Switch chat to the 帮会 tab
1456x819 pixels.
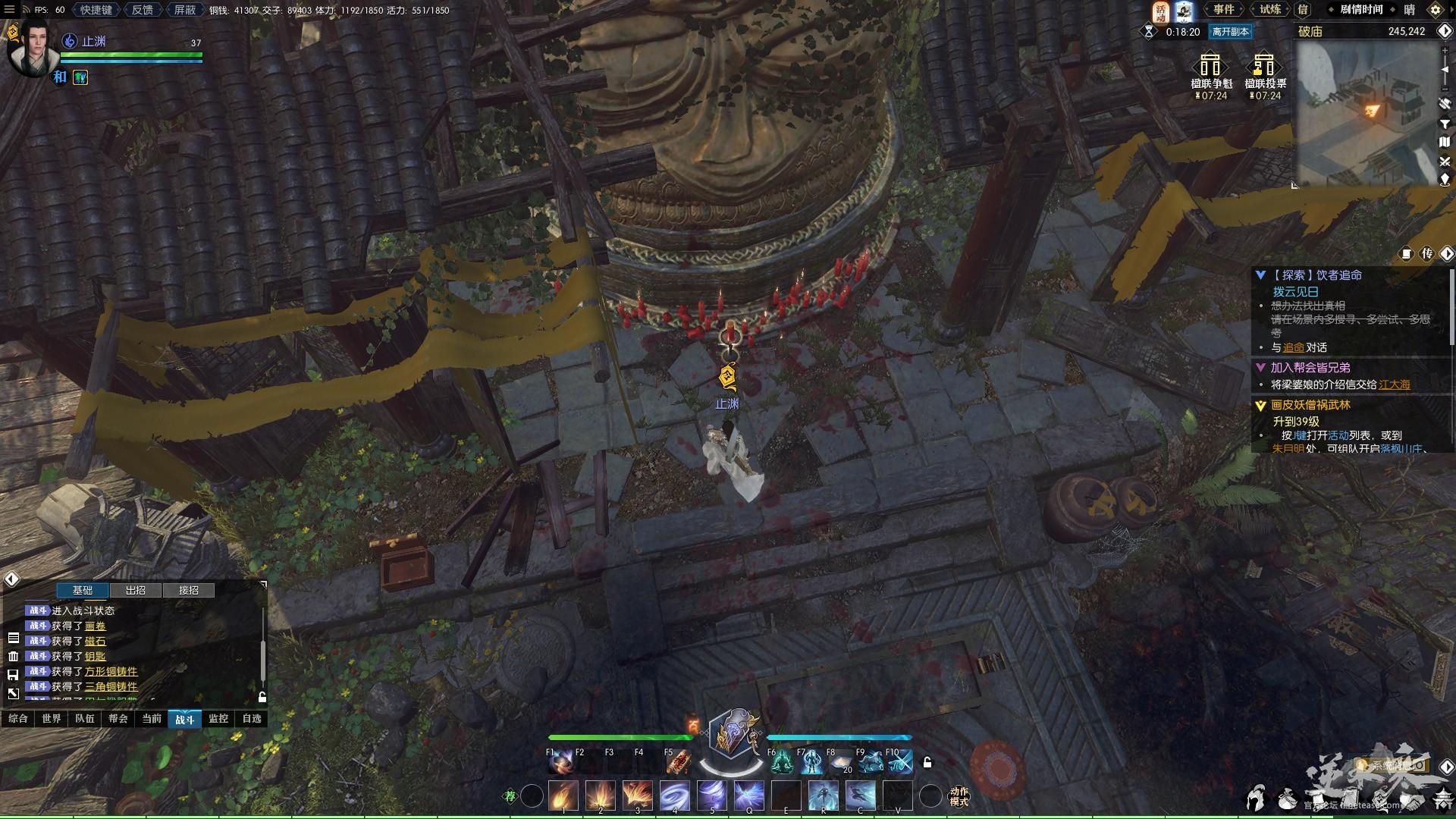coord(118,719)
